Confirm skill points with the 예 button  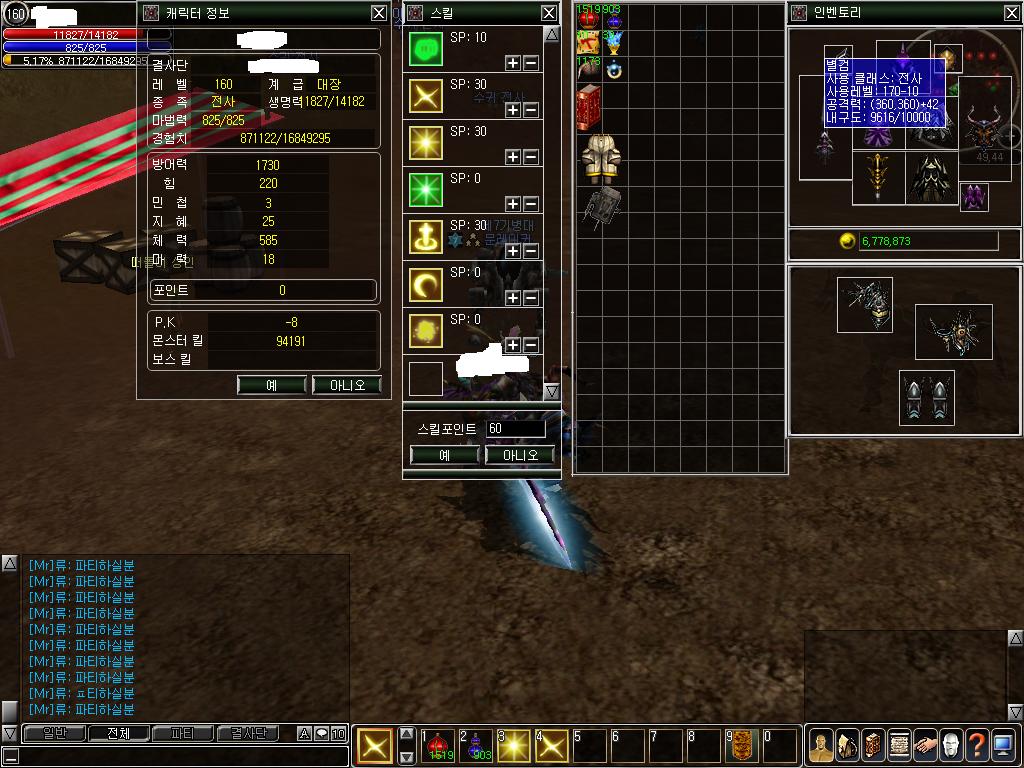click(445, 455)
